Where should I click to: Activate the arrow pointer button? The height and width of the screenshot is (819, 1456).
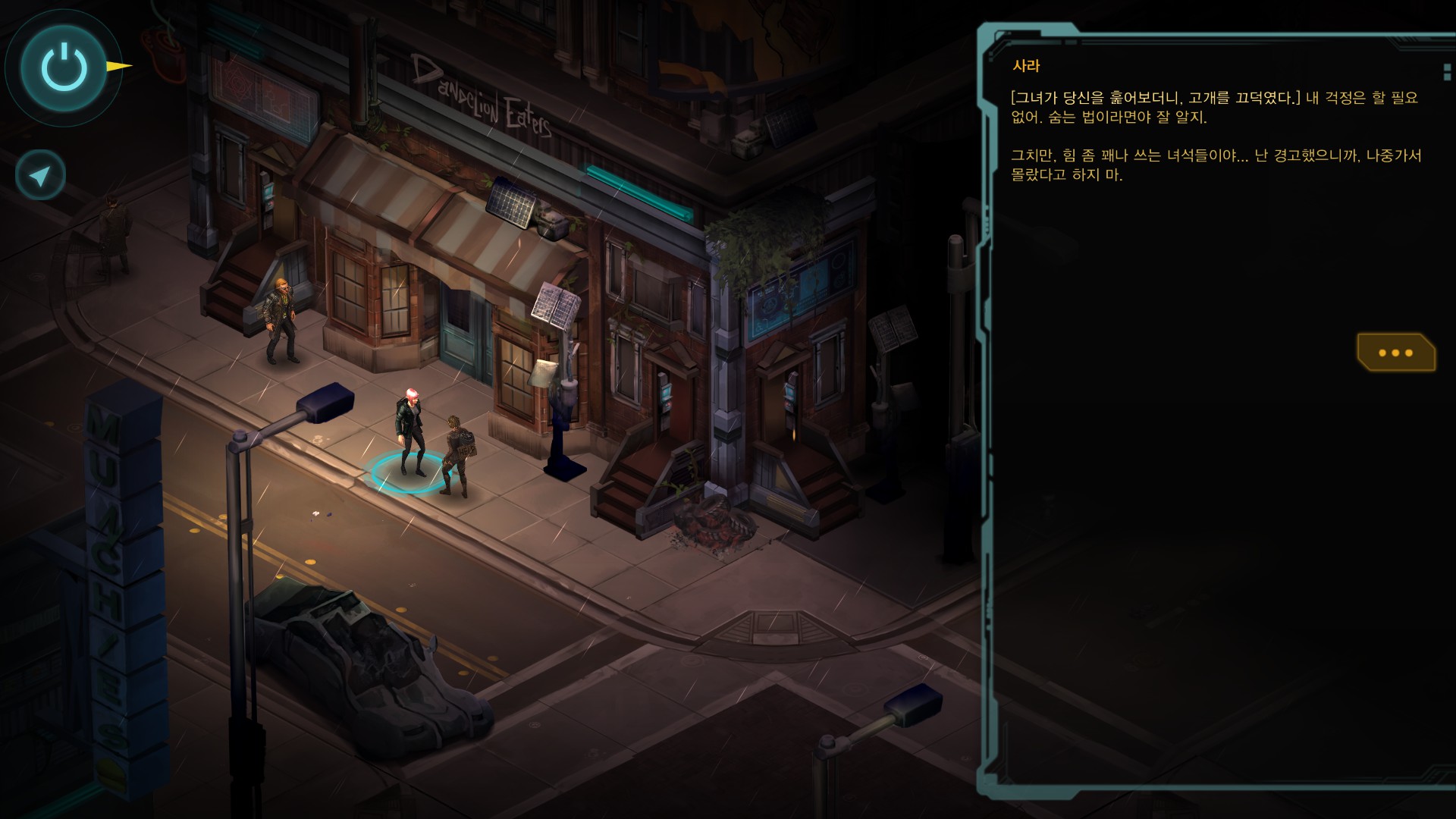point(40,175)
